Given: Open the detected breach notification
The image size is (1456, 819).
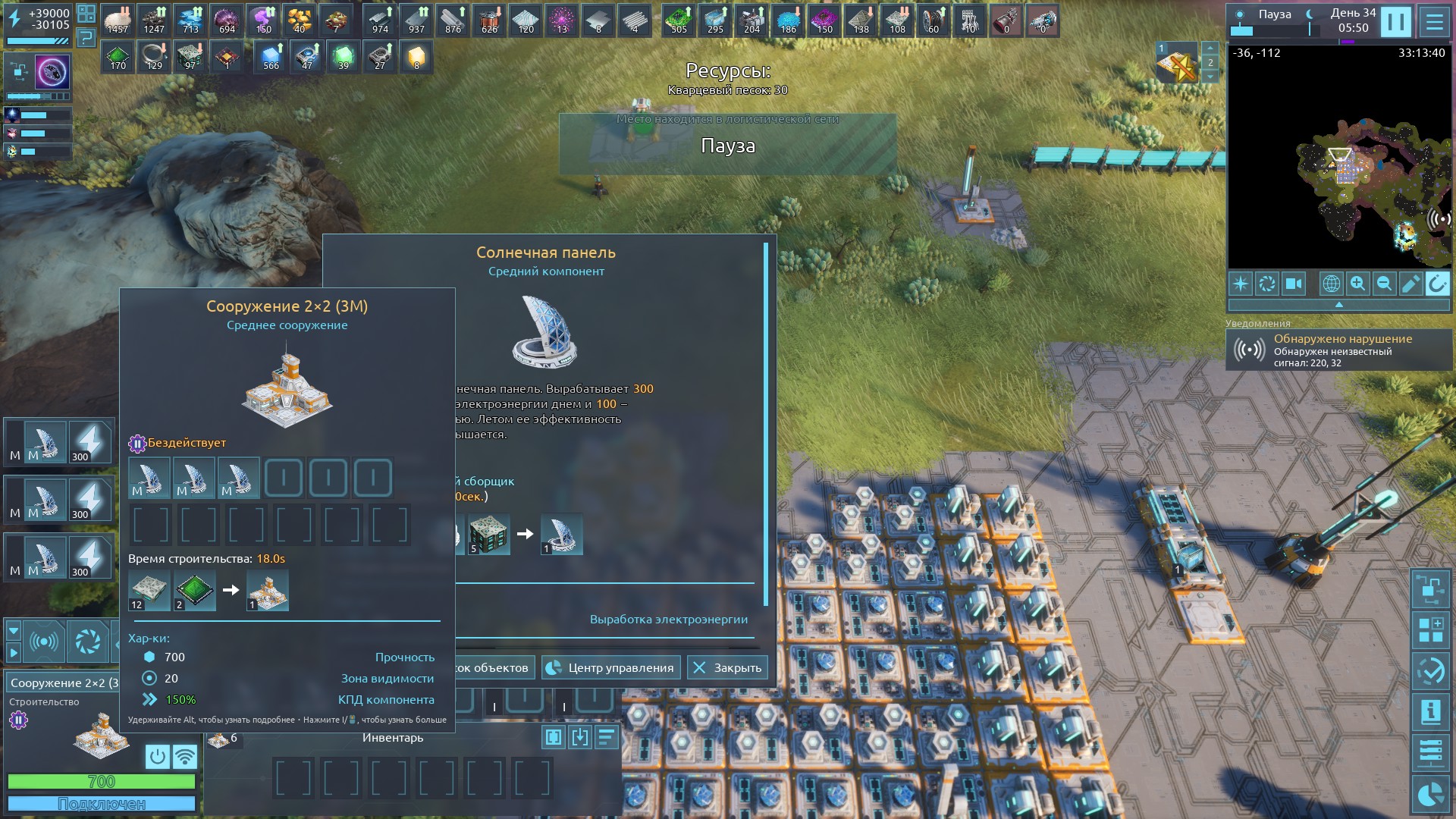Looking at the screenshot, I should pyautogui.click(x=1338, y=350).
